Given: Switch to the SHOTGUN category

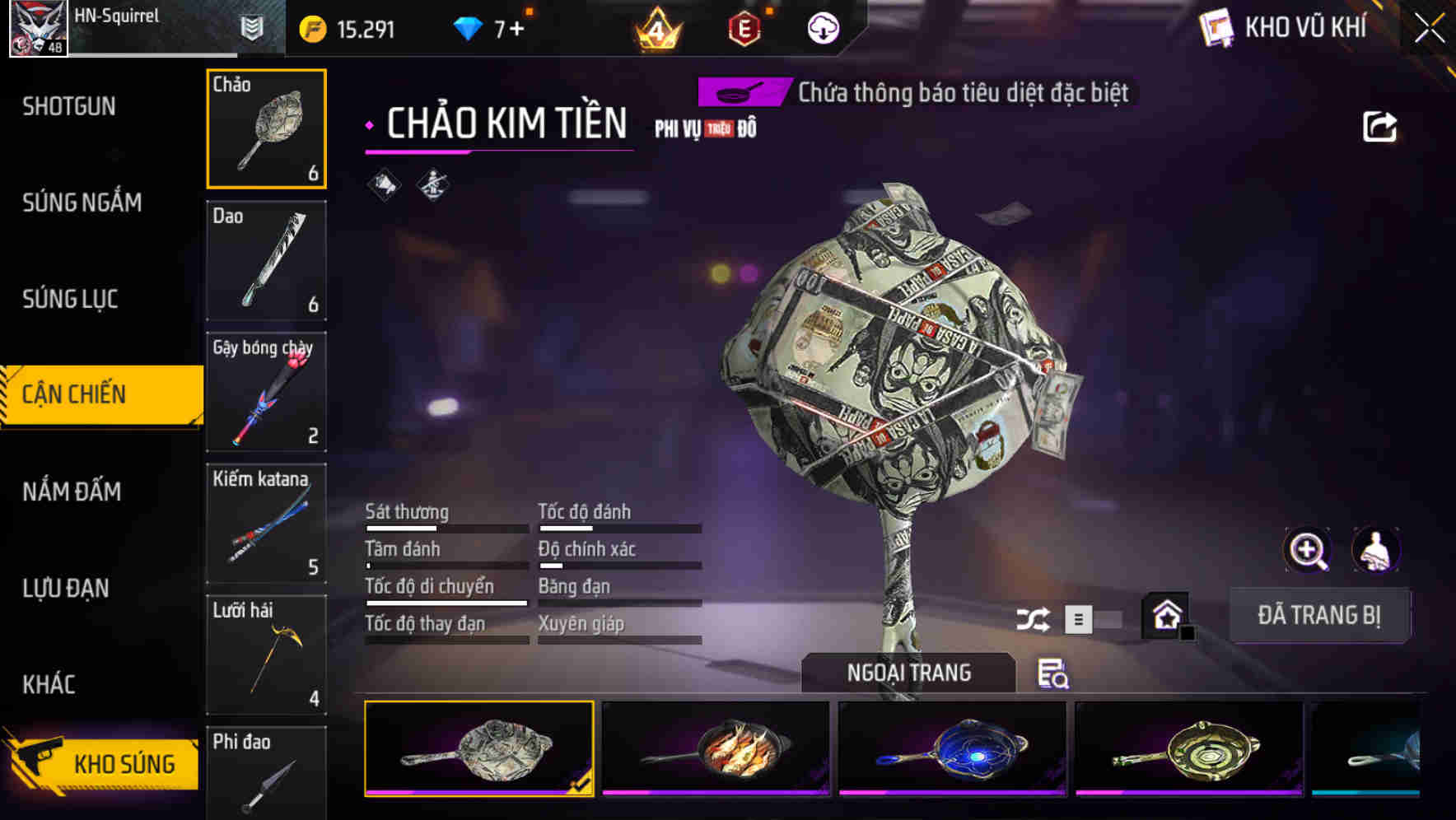Looking at the screenshot, I should coord(69,106).
